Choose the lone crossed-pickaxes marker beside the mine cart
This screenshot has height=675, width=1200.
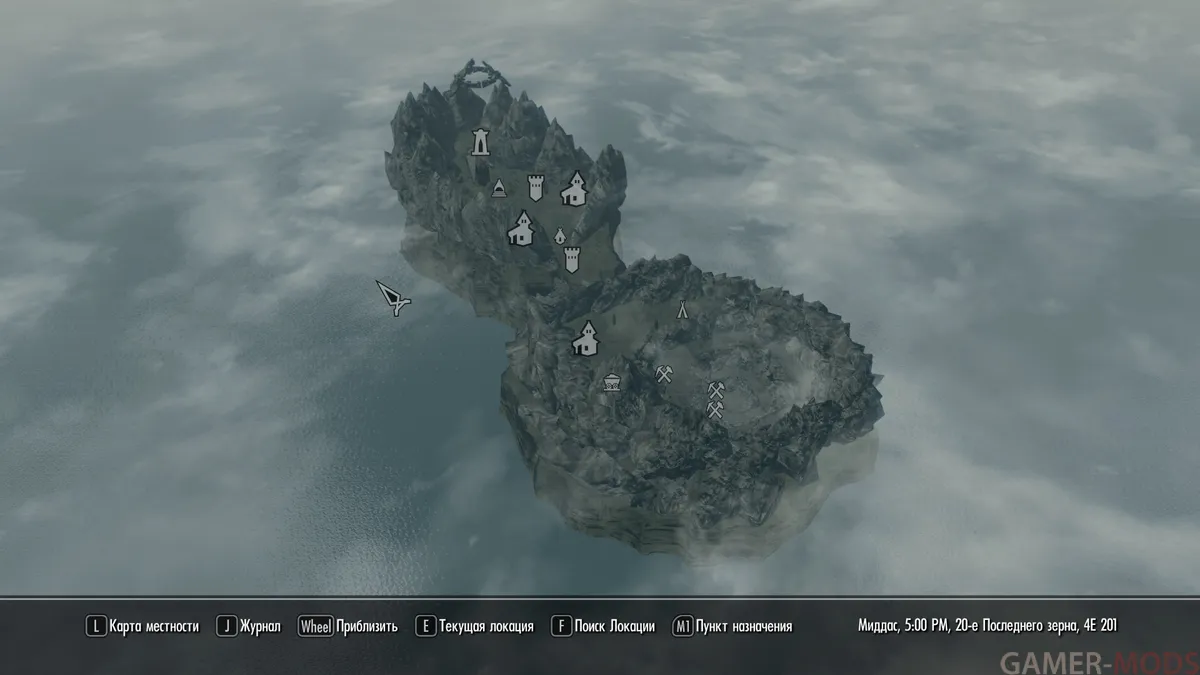(x=664, y=374)
